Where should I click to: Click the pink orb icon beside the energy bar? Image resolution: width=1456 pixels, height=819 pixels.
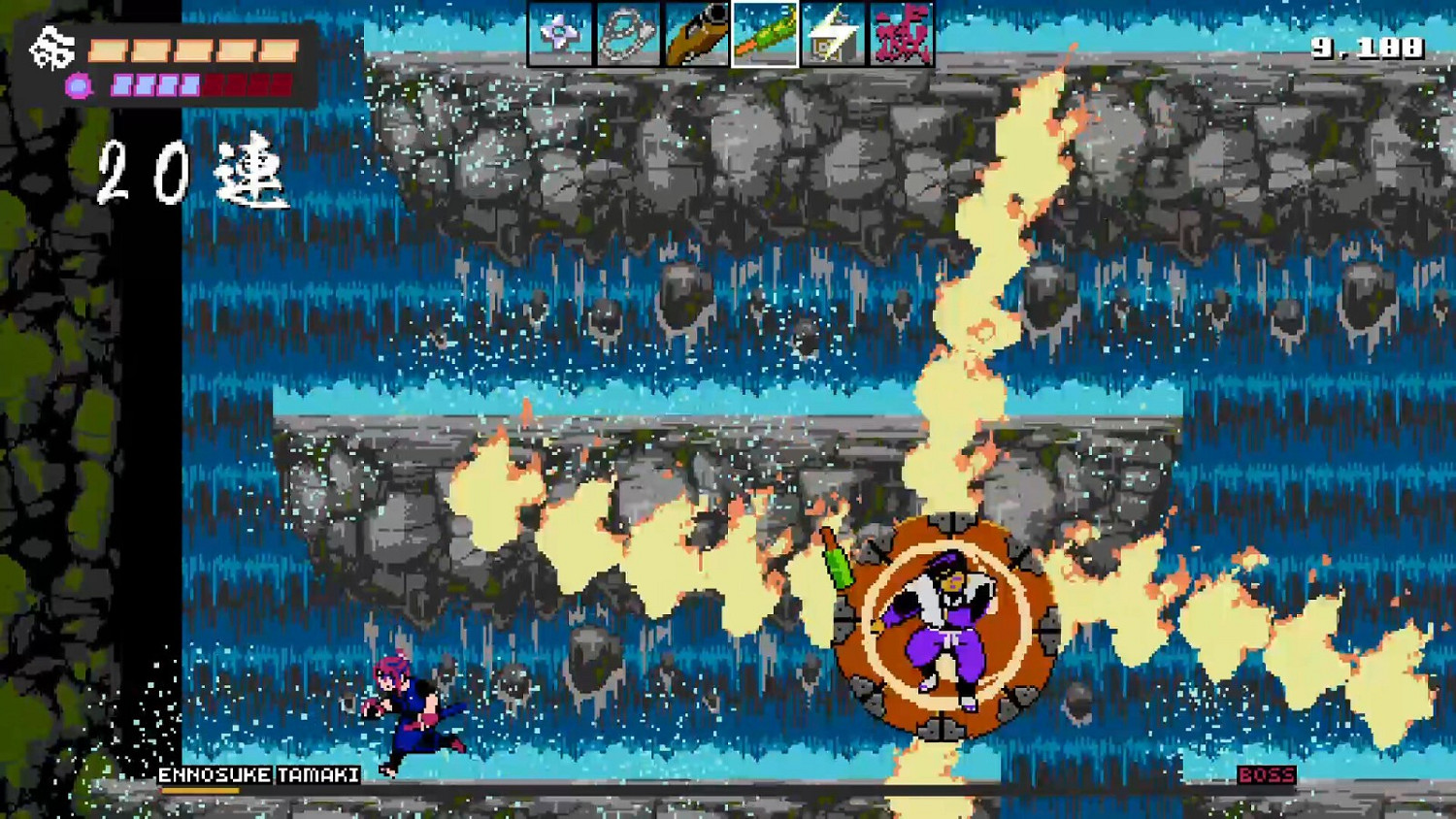click(78, 84)
